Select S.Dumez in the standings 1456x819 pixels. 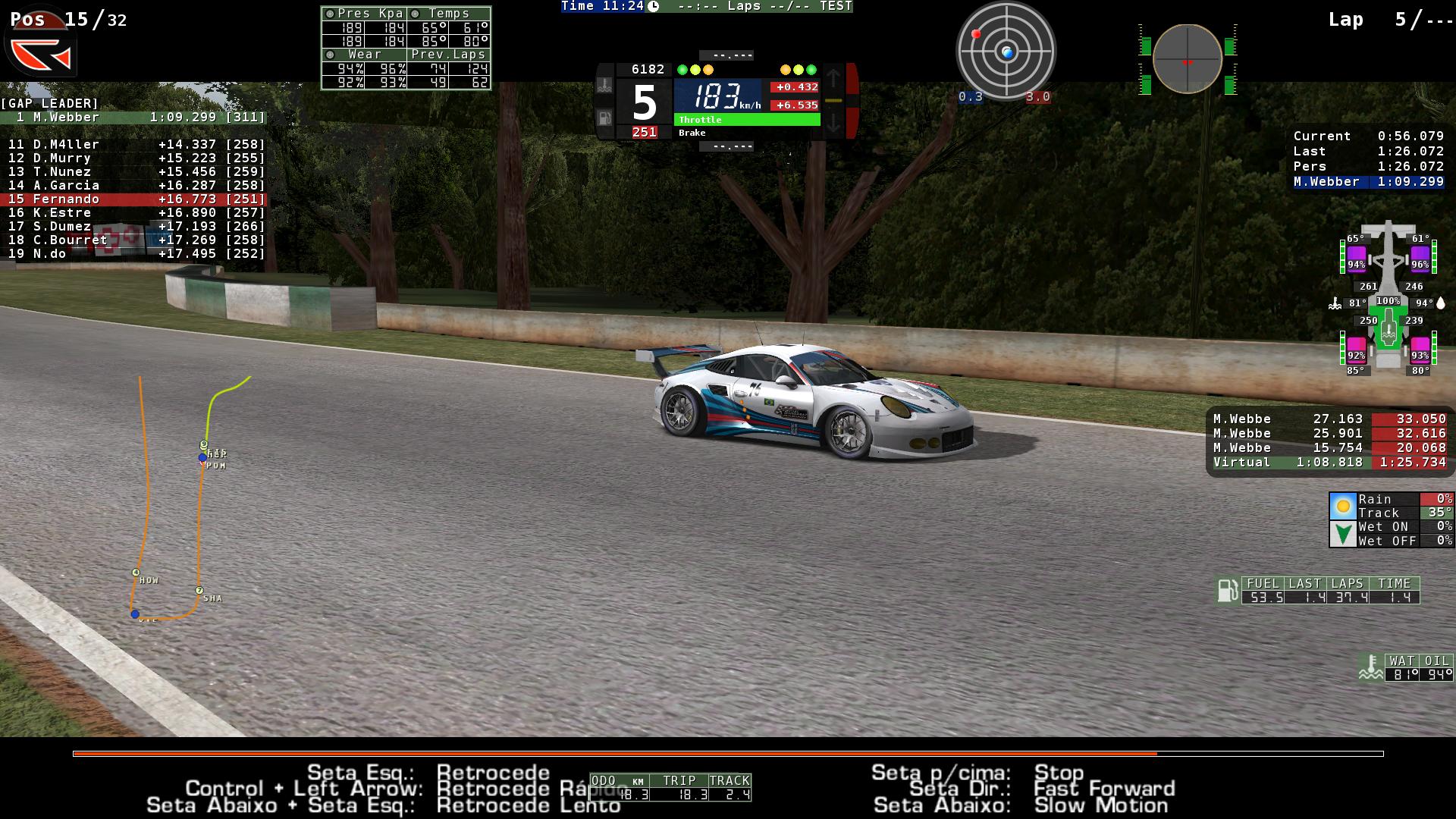[133, 227]
